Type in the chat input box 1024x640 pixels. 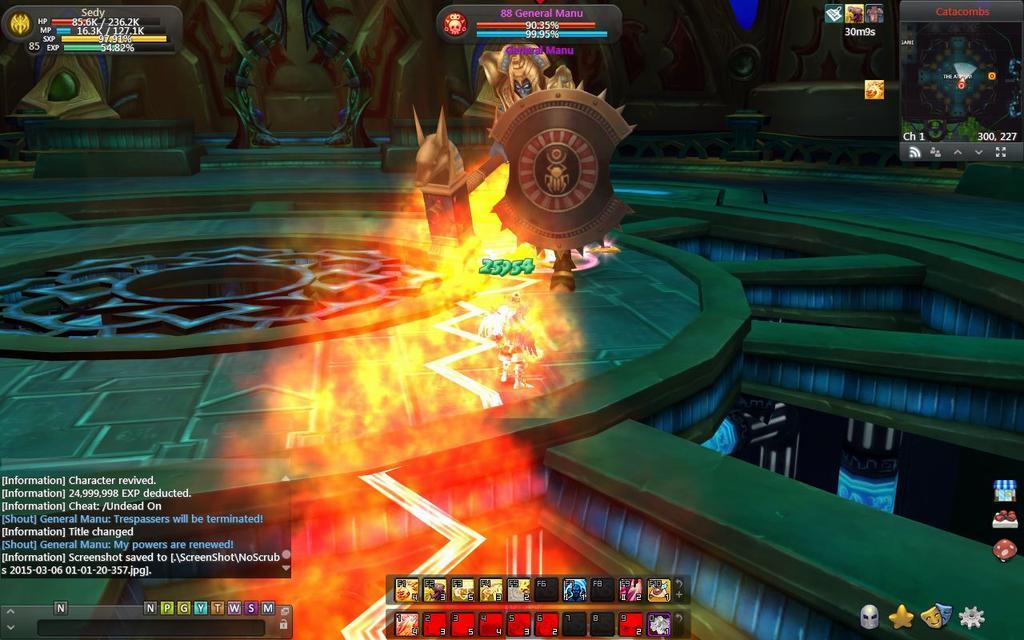[x=150, y=627]
